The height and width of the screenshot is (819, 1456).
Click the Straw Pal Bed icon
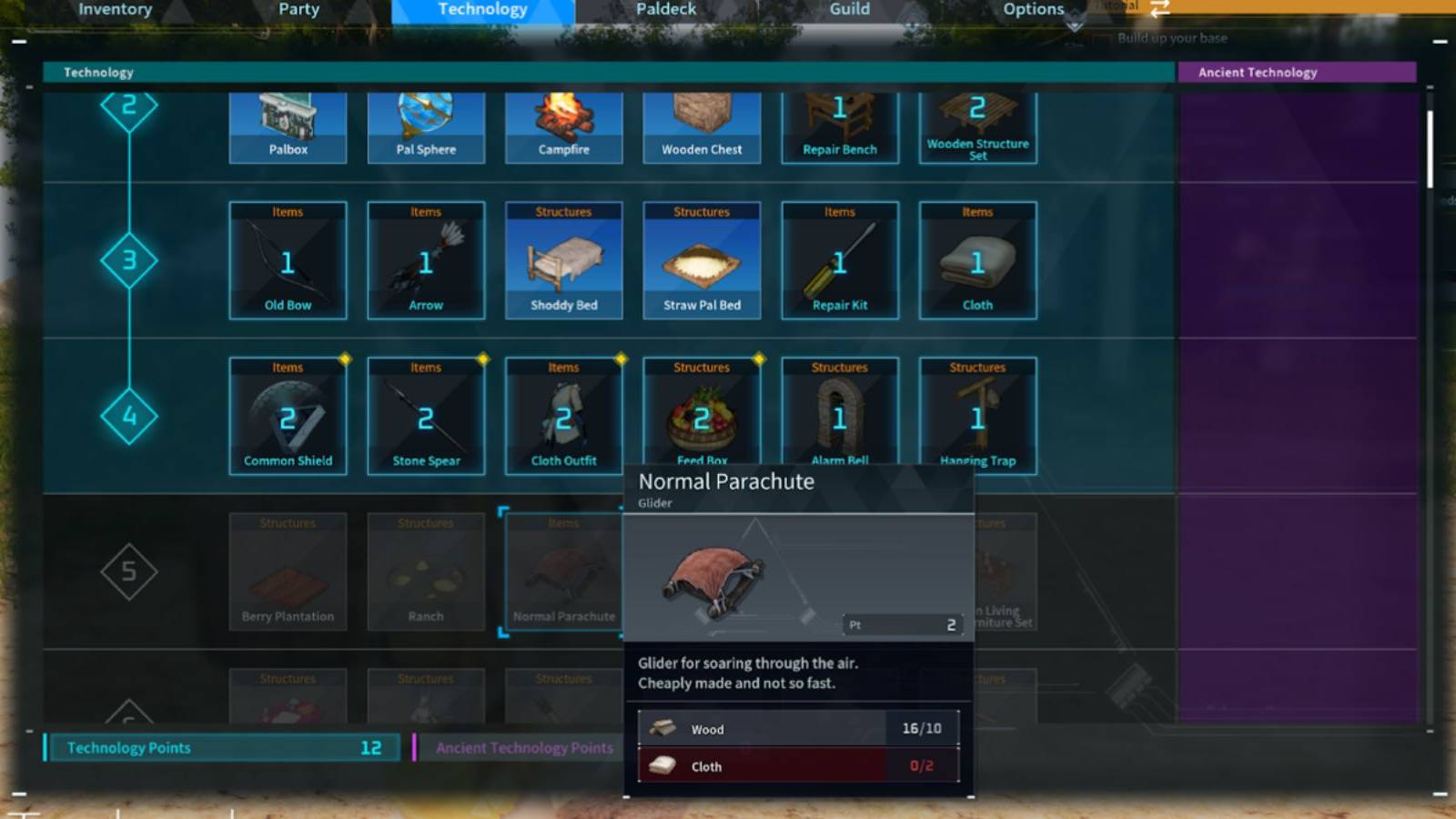(702, 261)
